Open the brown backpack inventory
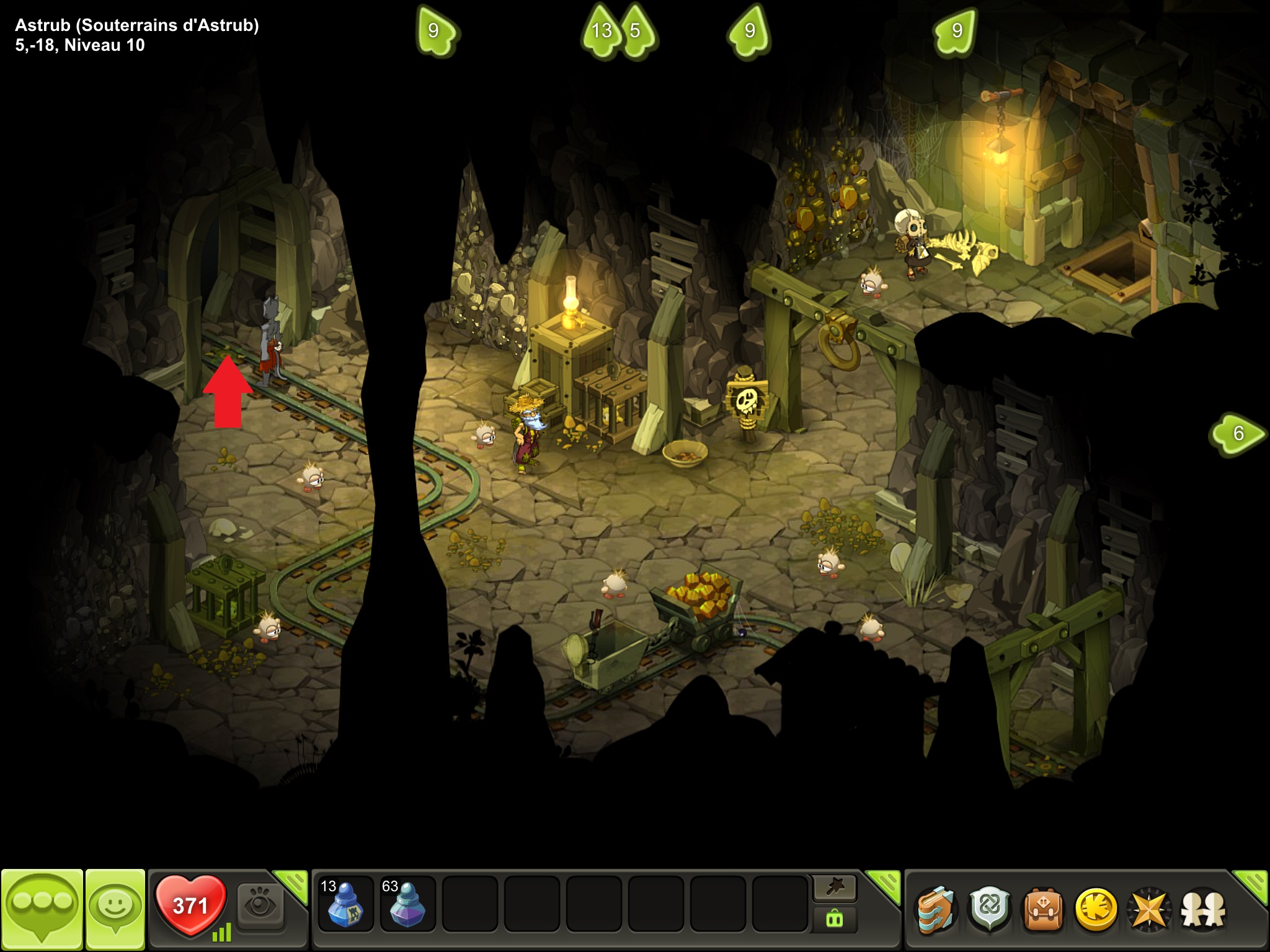 1044,910
